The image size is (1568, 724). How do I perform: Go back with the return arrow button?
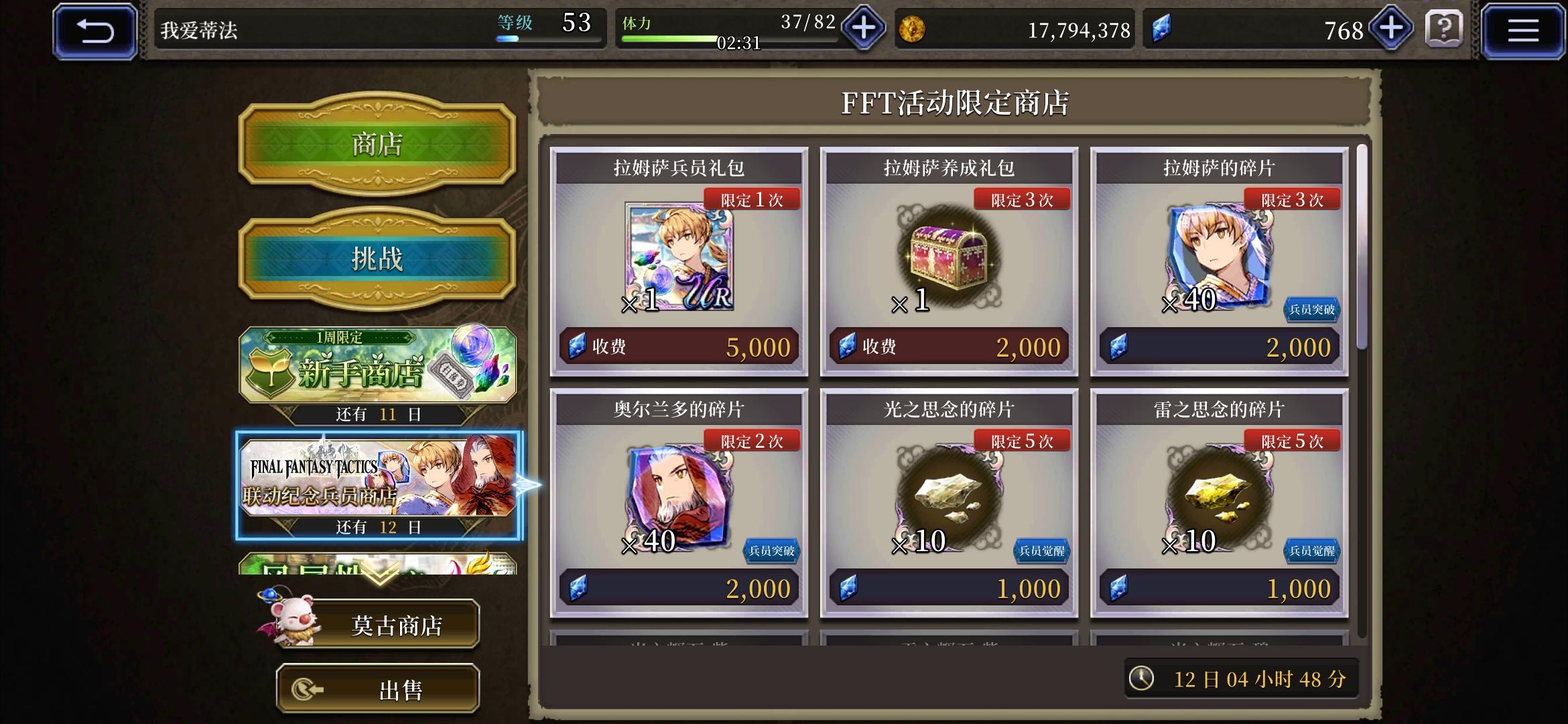pyautogui.click(x=95, y=31)
